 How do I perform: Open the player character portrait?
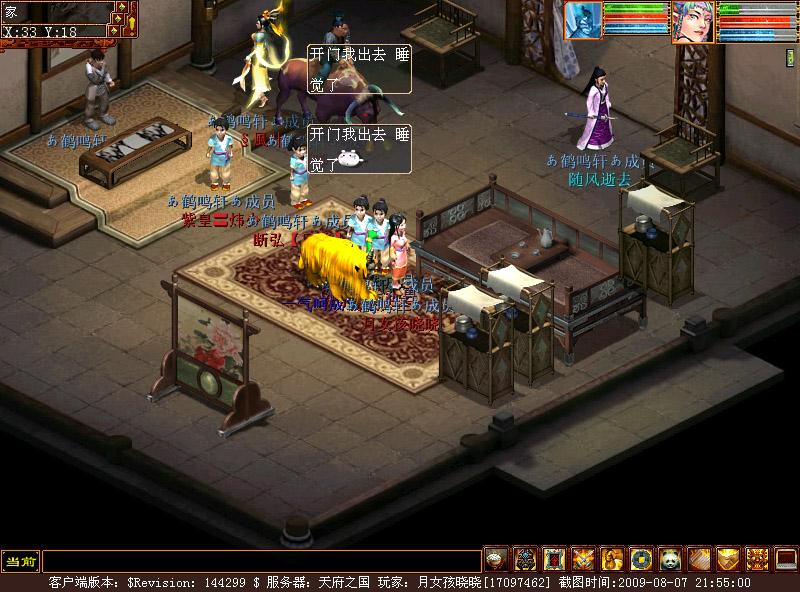(x=692, y=21)
